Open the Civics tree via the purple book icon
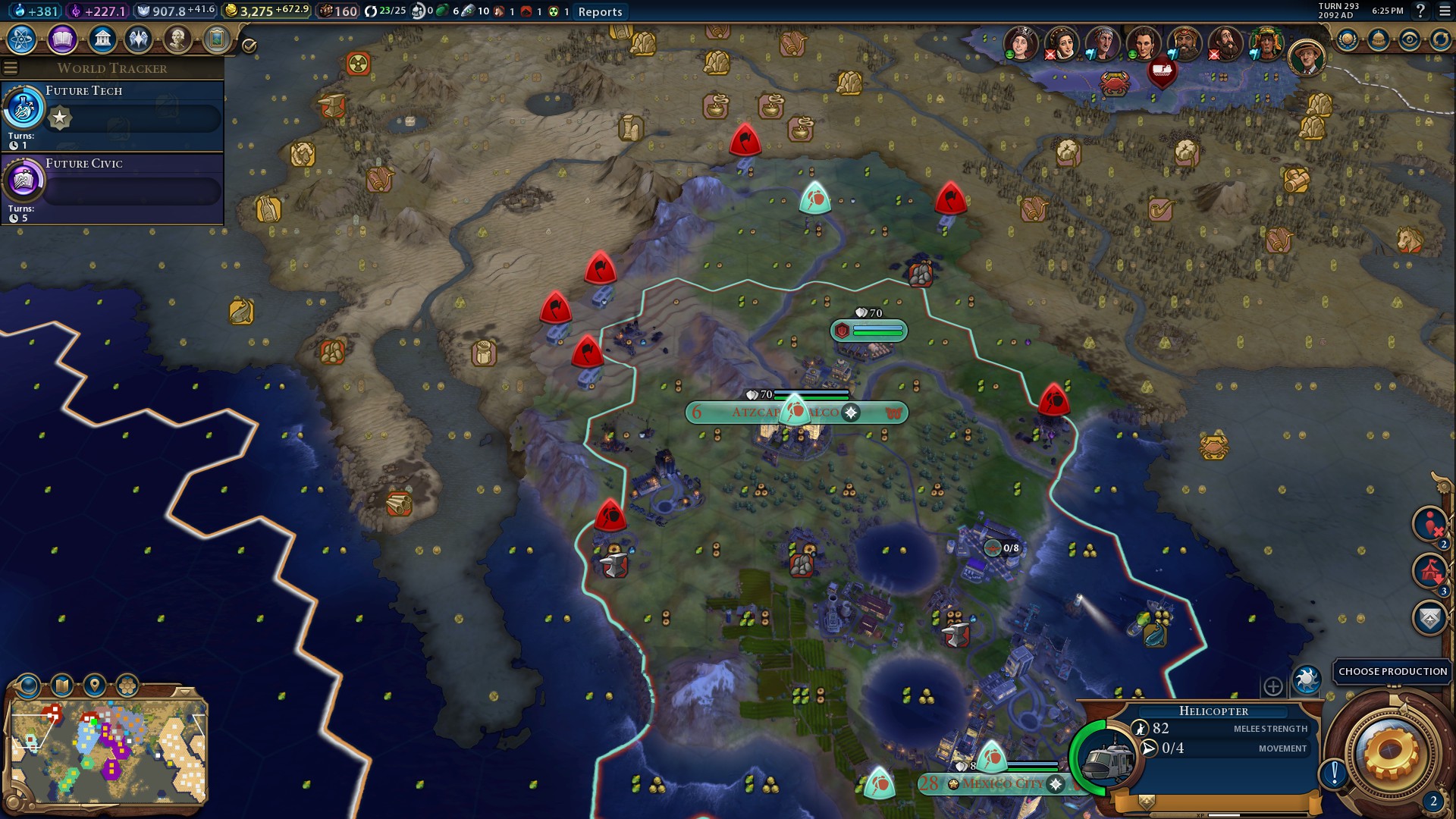The width and height of the screenshot is (1456, 819). coord(61,39)
